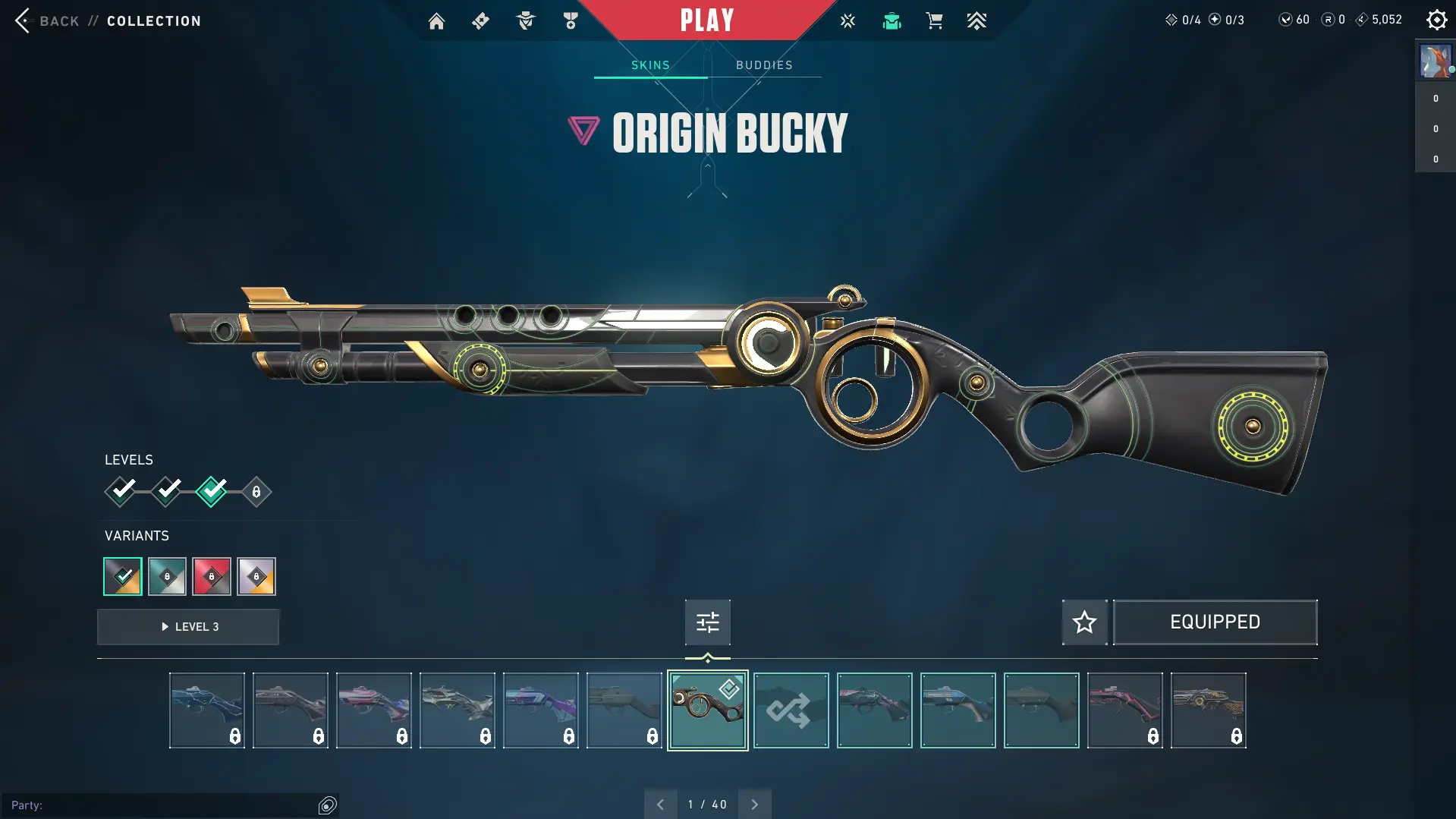Start matchmaking with the PLAY button
The image size is (1456, 819).
pos(706,20)
